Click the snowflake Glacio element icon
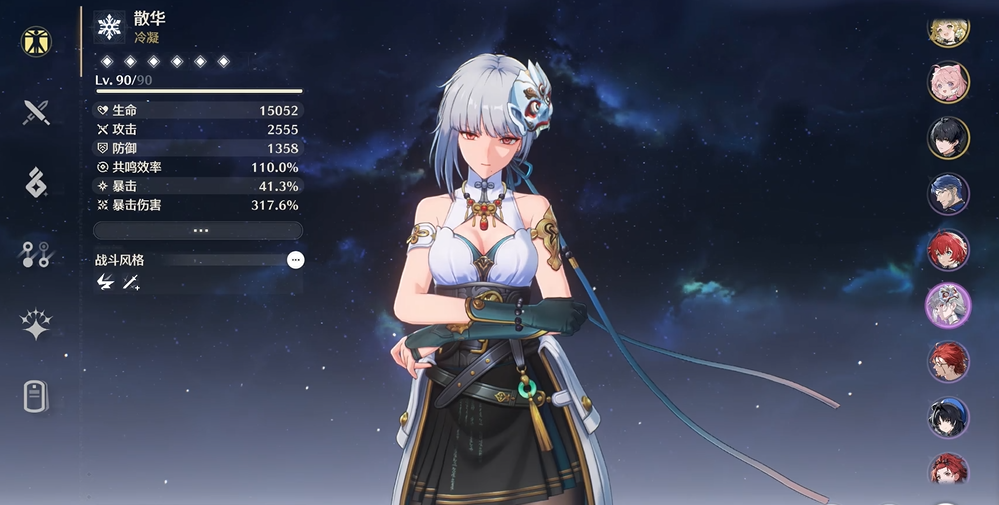The height and width of the screenshot is (505, 999). tap(108, 27)
